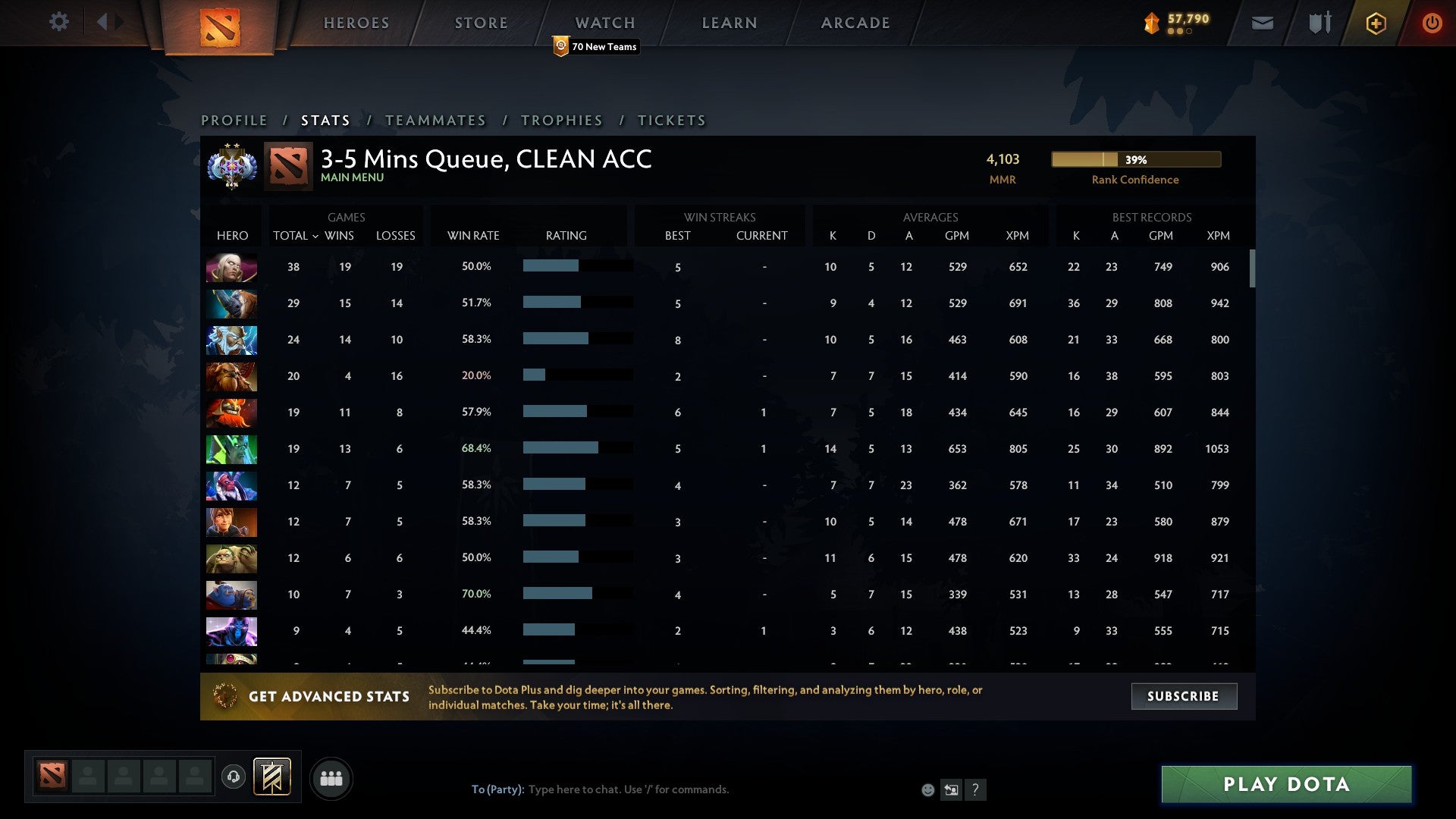Switch to the TROPHIES tab
Image resolution: width=1456 pixels, height=819 pixels.
[x=562, y=120]
